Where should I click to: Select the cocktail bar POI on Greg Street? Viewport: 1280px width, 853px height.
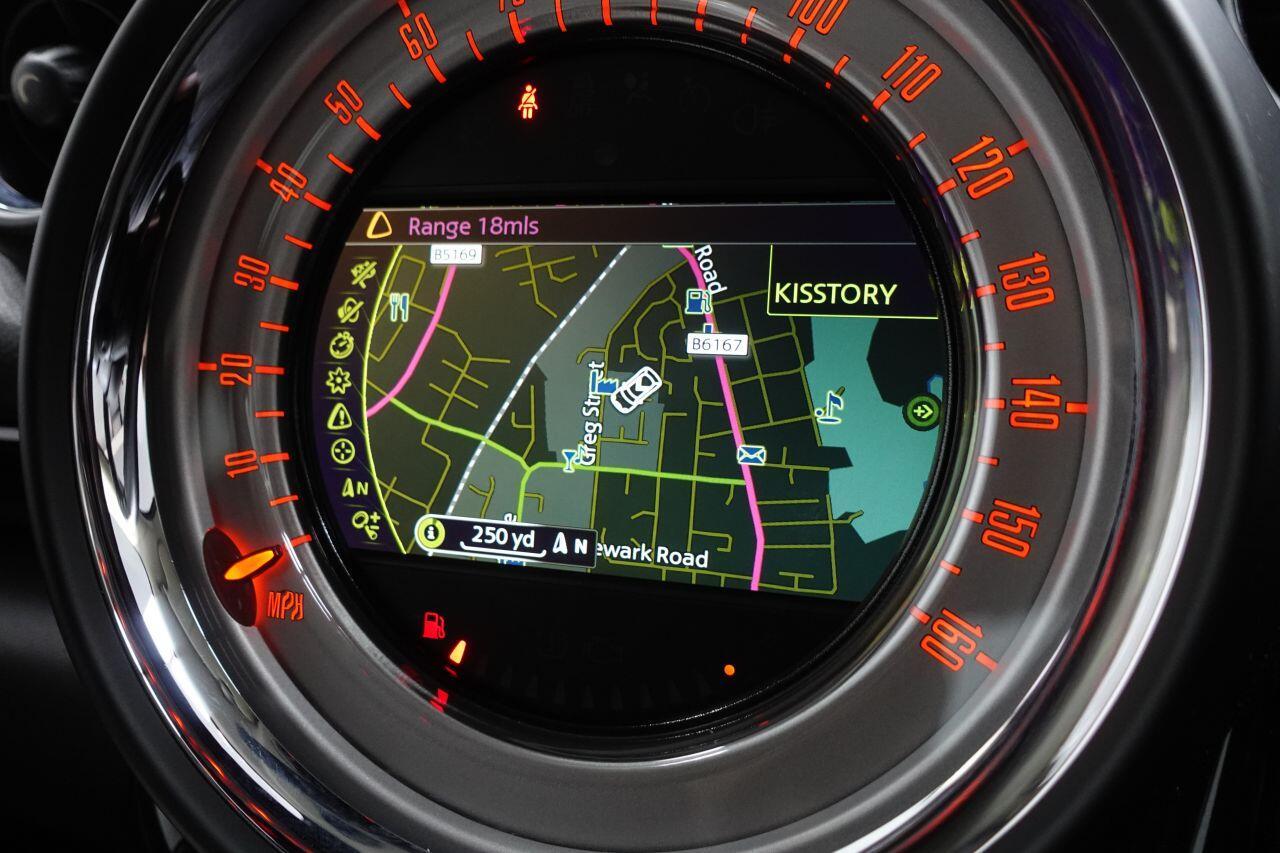pos(568,462)
